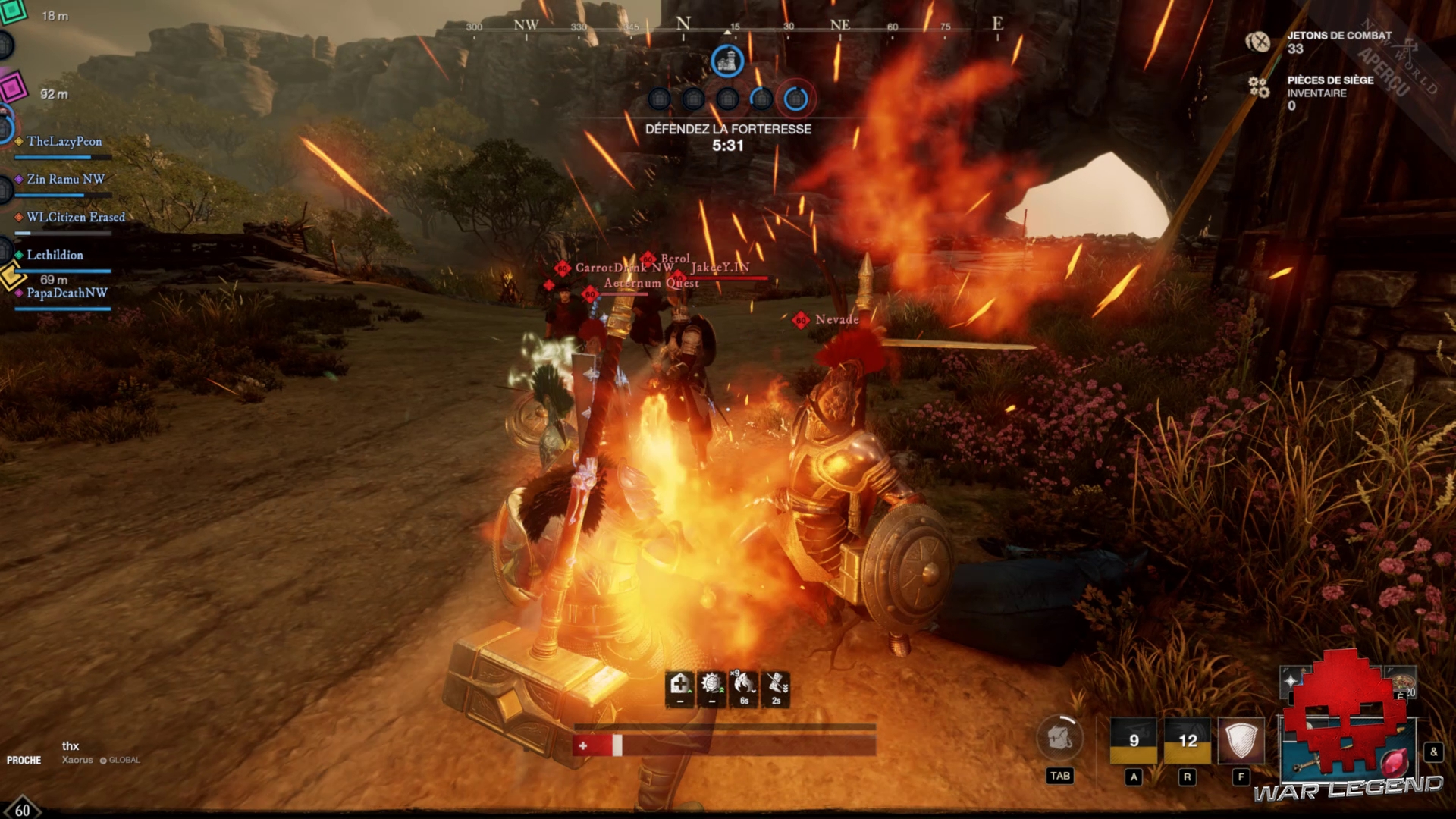The height and width of the screenshot is (819, 1456).
Task: Select PapaDeathNW in the group list
Action: [67, 293]
